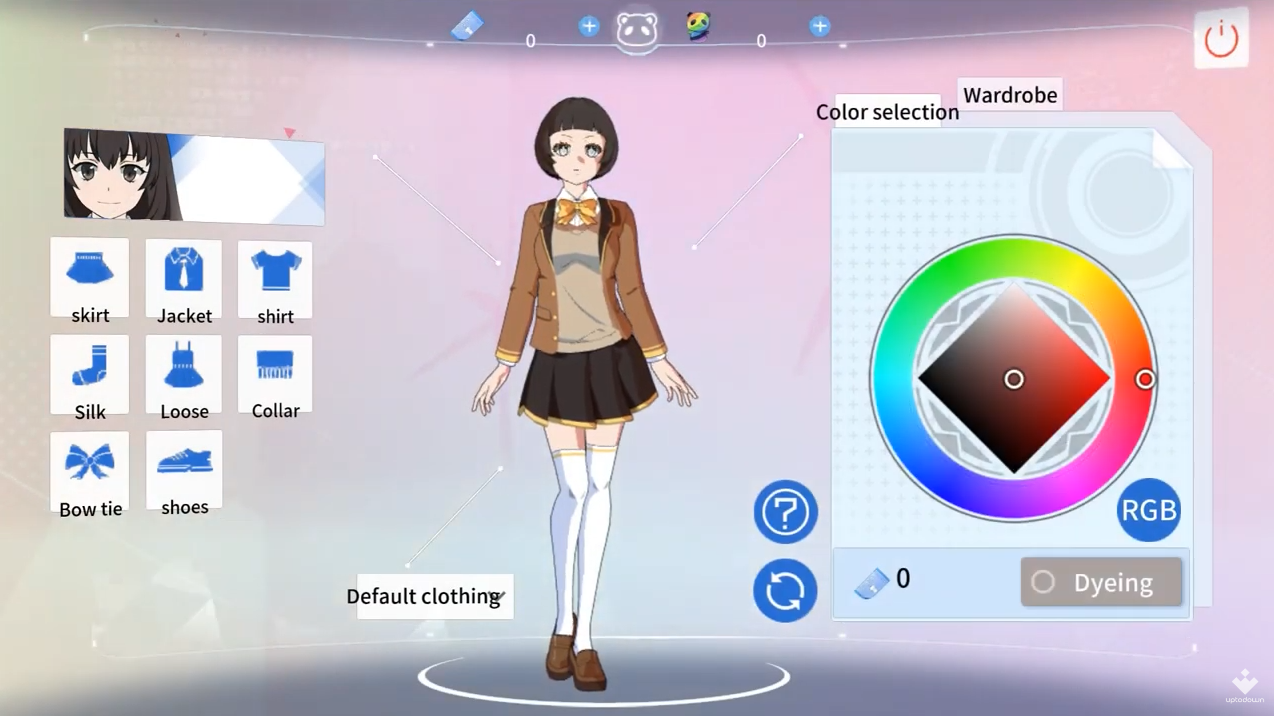The height and width of the screenshot is (716, 1274).
Task: Click the red power exit button
Action: point(1221,40)
